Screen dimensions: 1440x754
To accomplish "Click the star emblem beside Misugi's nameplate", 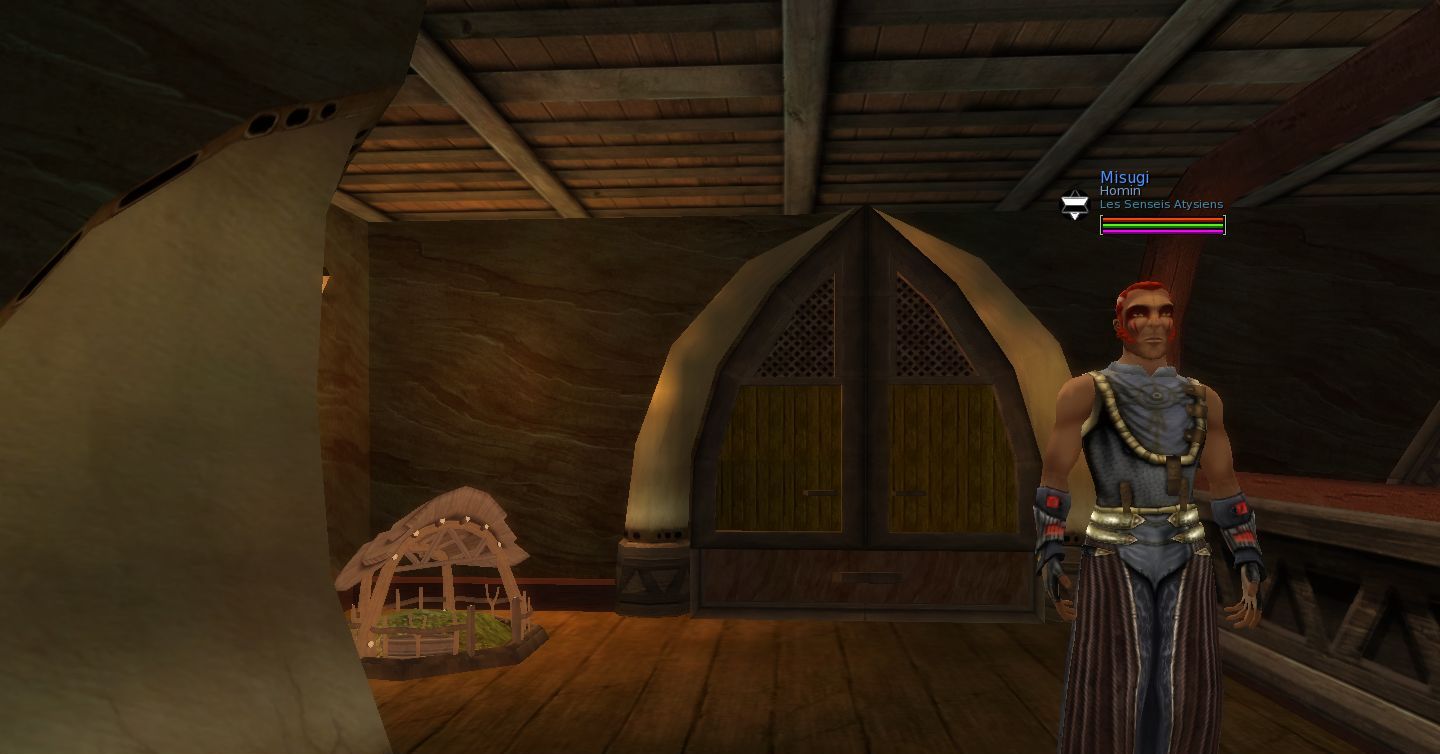I will tap(1074, 204).
